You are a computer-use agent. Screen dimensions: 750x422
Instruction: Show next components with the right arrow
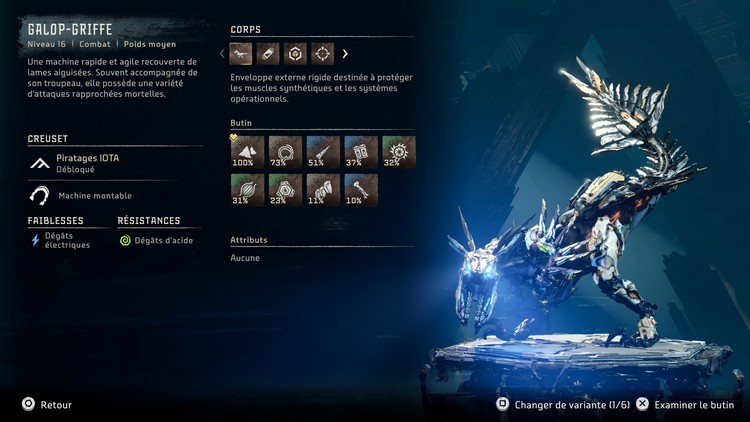pyautogui.click(x=346, y=54)
